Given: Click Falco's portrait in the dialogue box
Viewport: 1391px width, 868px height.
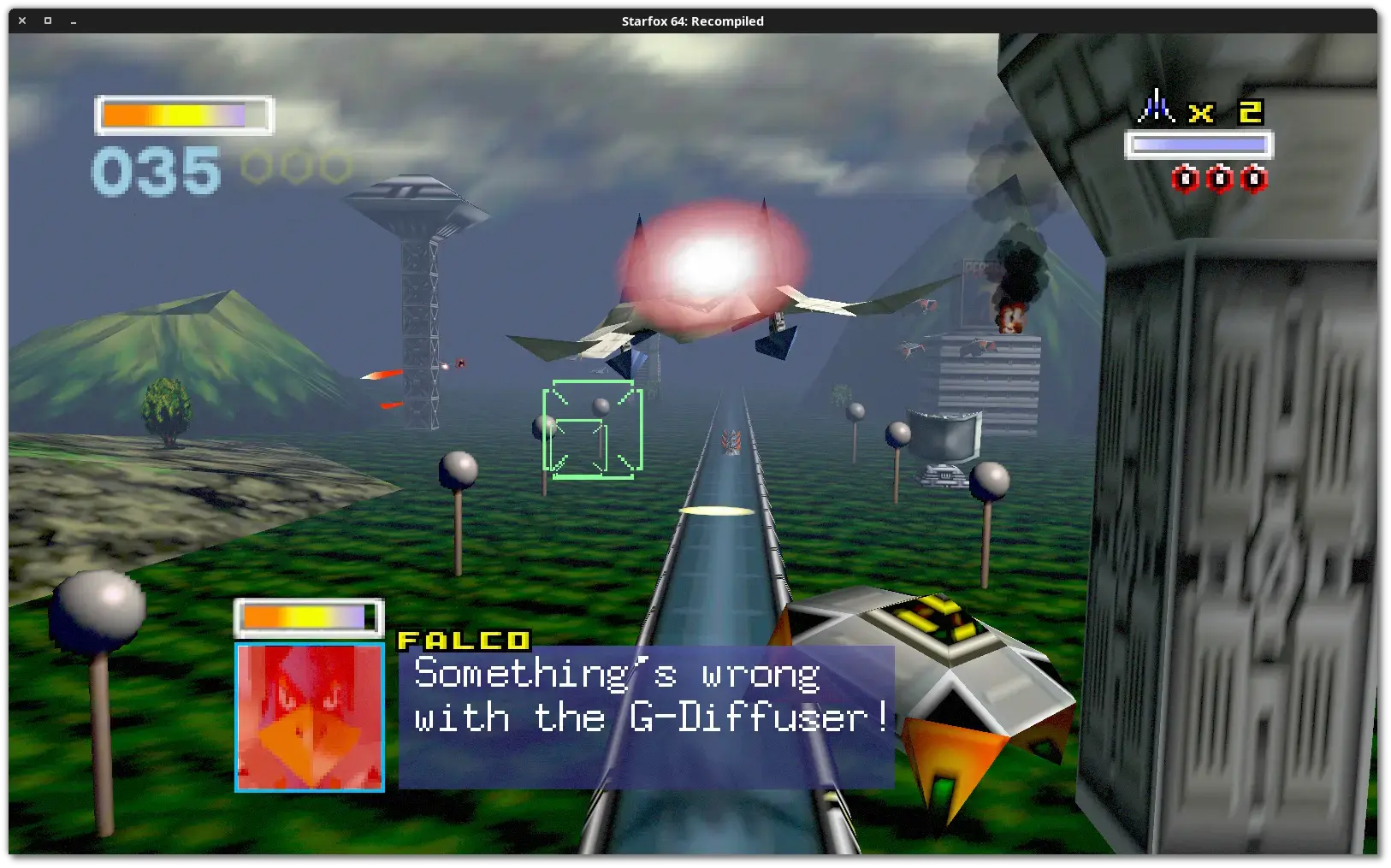Looking at the screenshot, I should pyautogui.click(x=309, y=717).
